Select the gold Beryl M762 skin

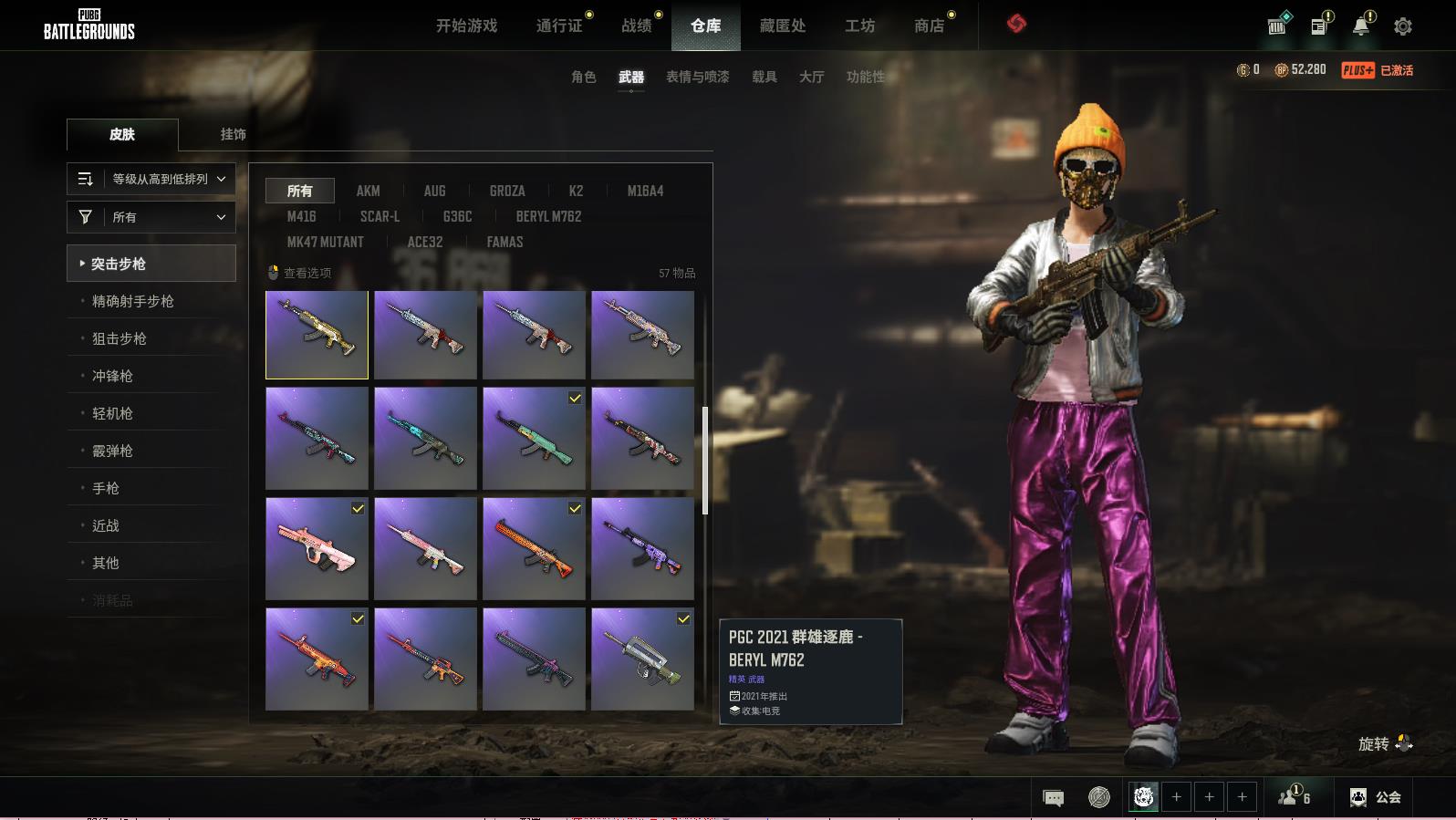[317, 335]
